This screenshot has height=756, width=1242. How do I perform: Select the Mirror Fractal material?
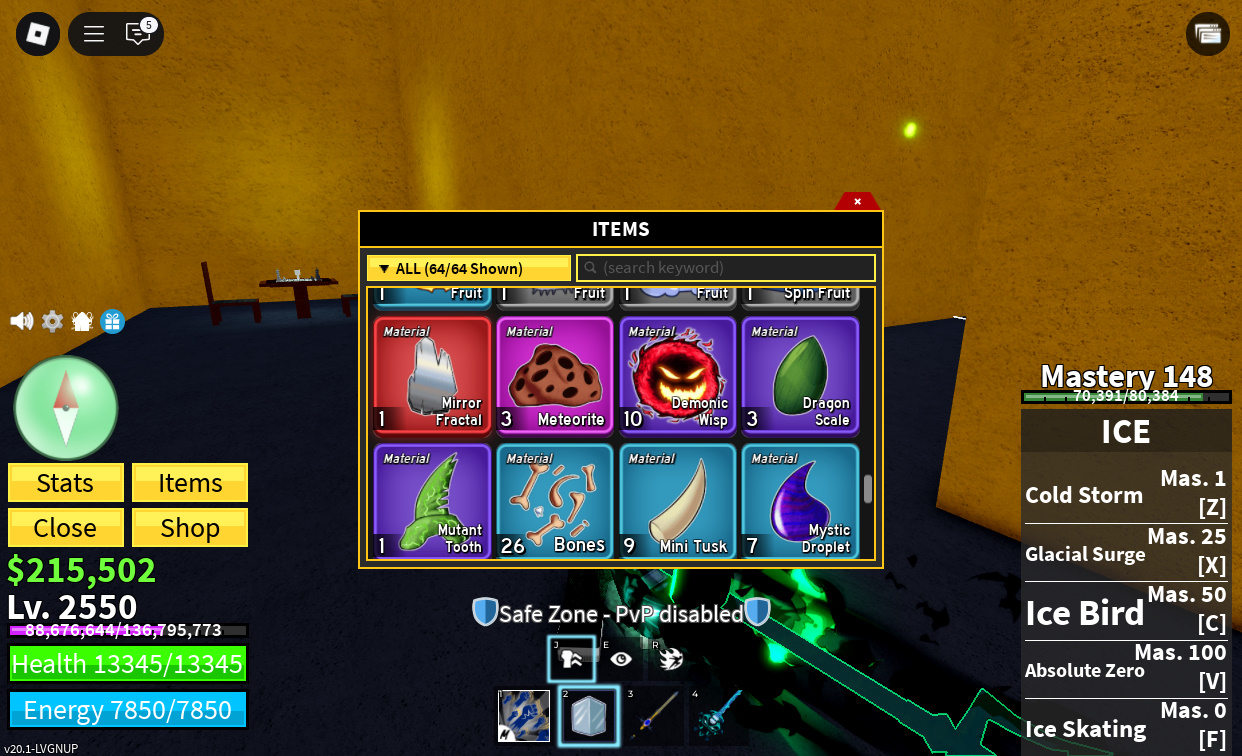coord(432,376)
